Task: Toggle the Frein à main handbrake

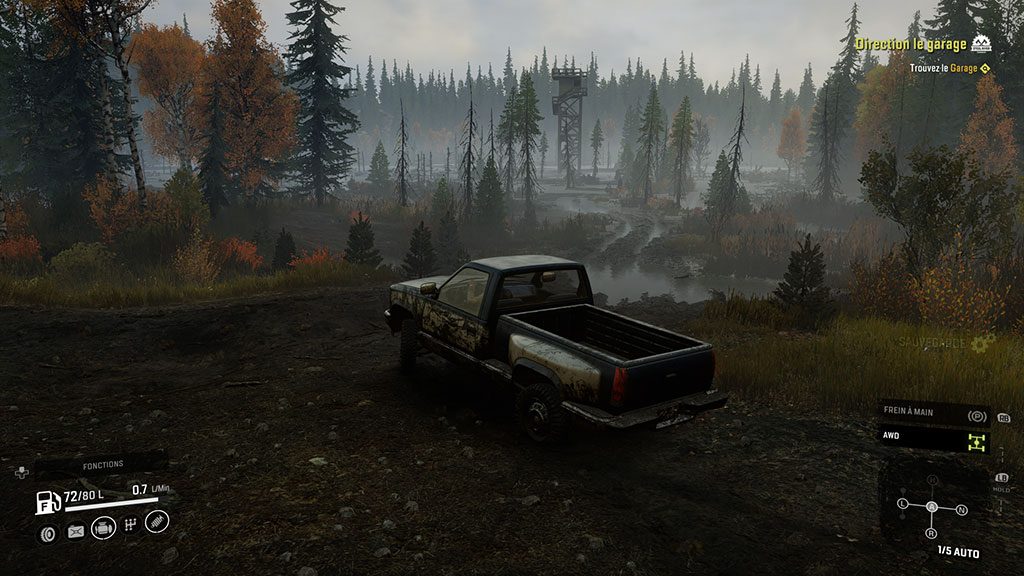Action: tap(934, 414)
